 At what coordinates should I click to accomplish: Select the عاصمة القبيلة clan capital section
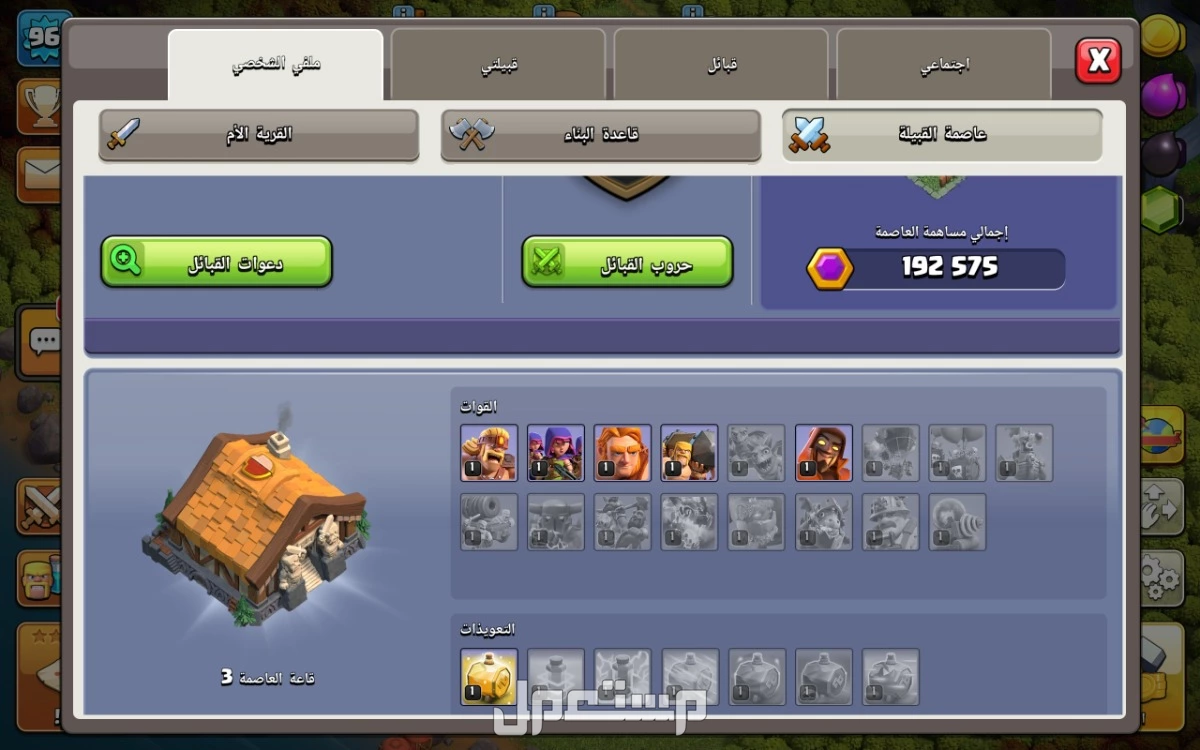pos(942,134)
